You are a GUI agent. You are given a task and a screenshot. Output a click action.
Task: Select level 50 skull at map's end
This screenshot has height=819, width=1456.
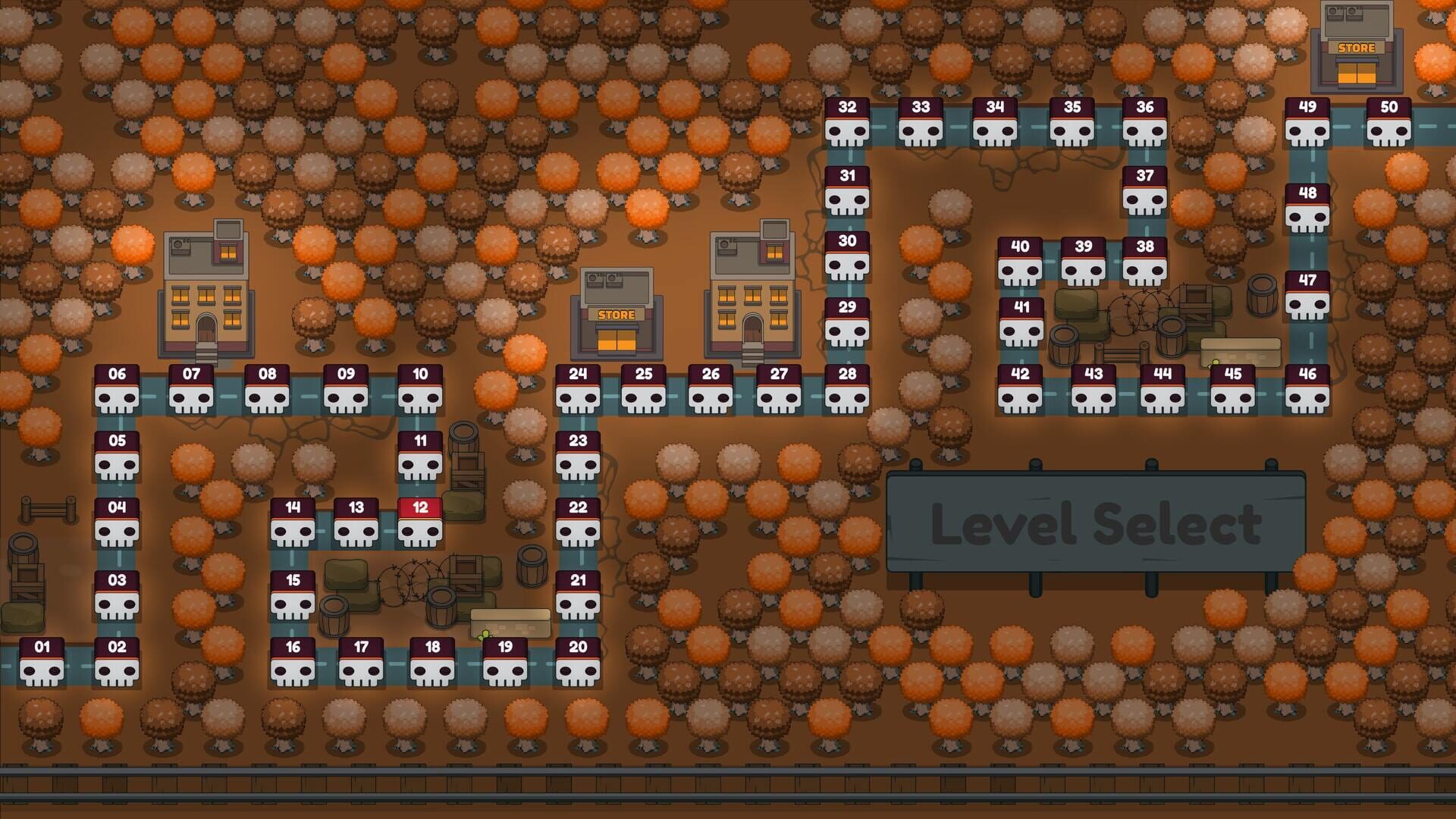1389,125
